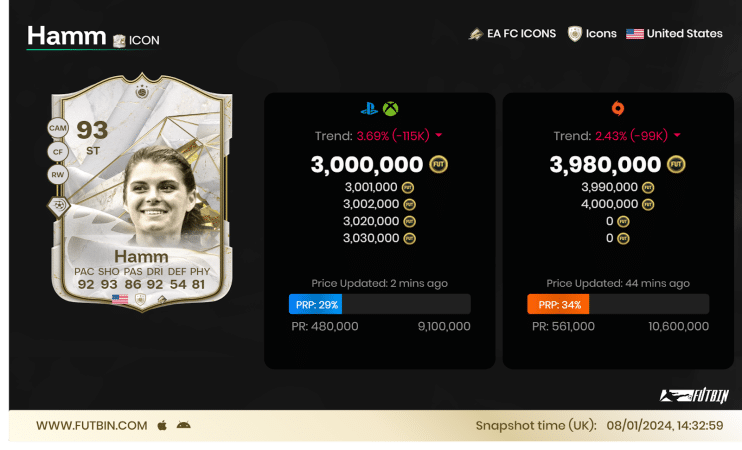Choose the Icons club label

click(592, 34)
